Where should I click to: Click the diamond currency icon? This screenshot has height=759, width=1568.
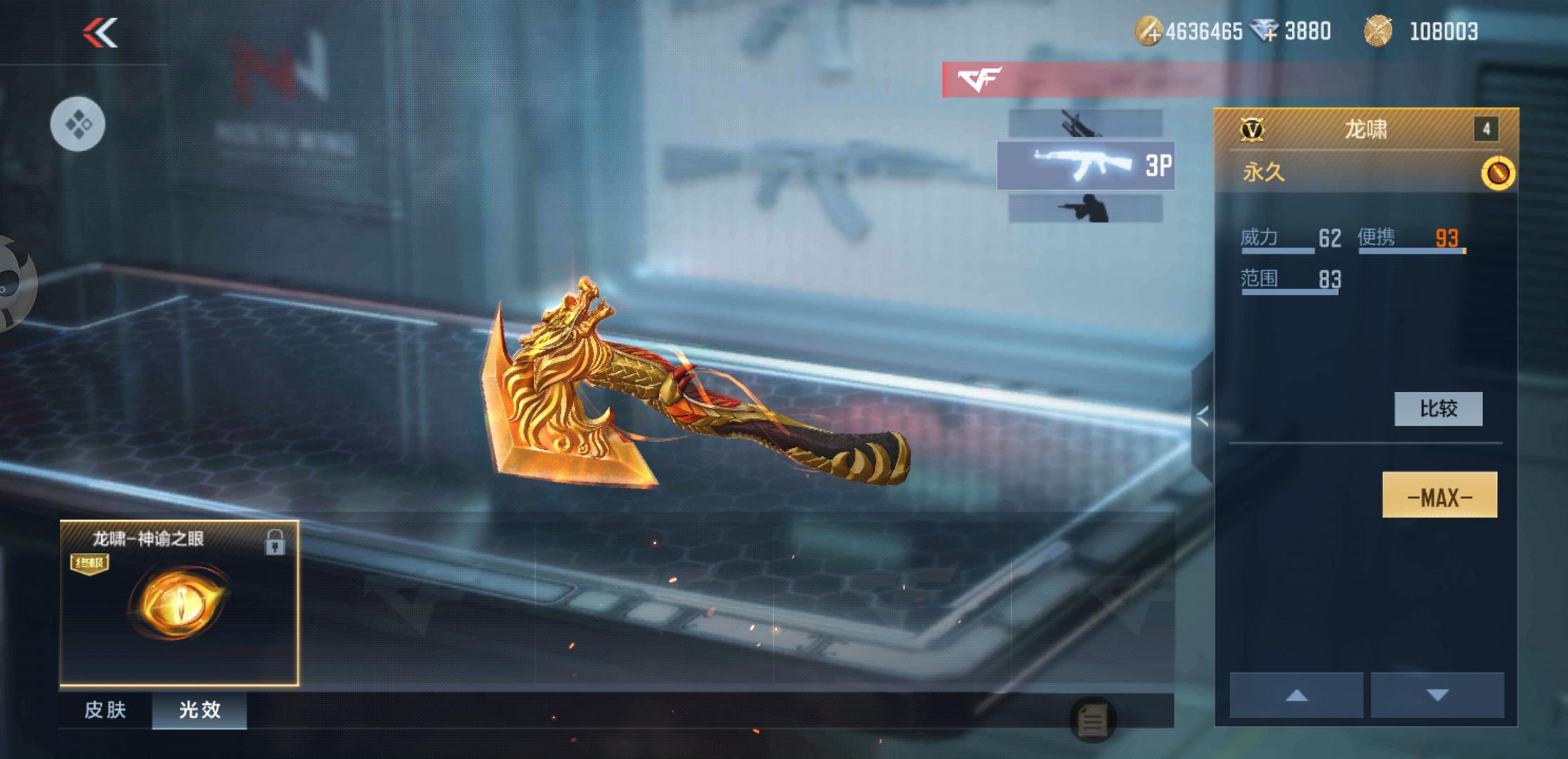pos(1265,32)
